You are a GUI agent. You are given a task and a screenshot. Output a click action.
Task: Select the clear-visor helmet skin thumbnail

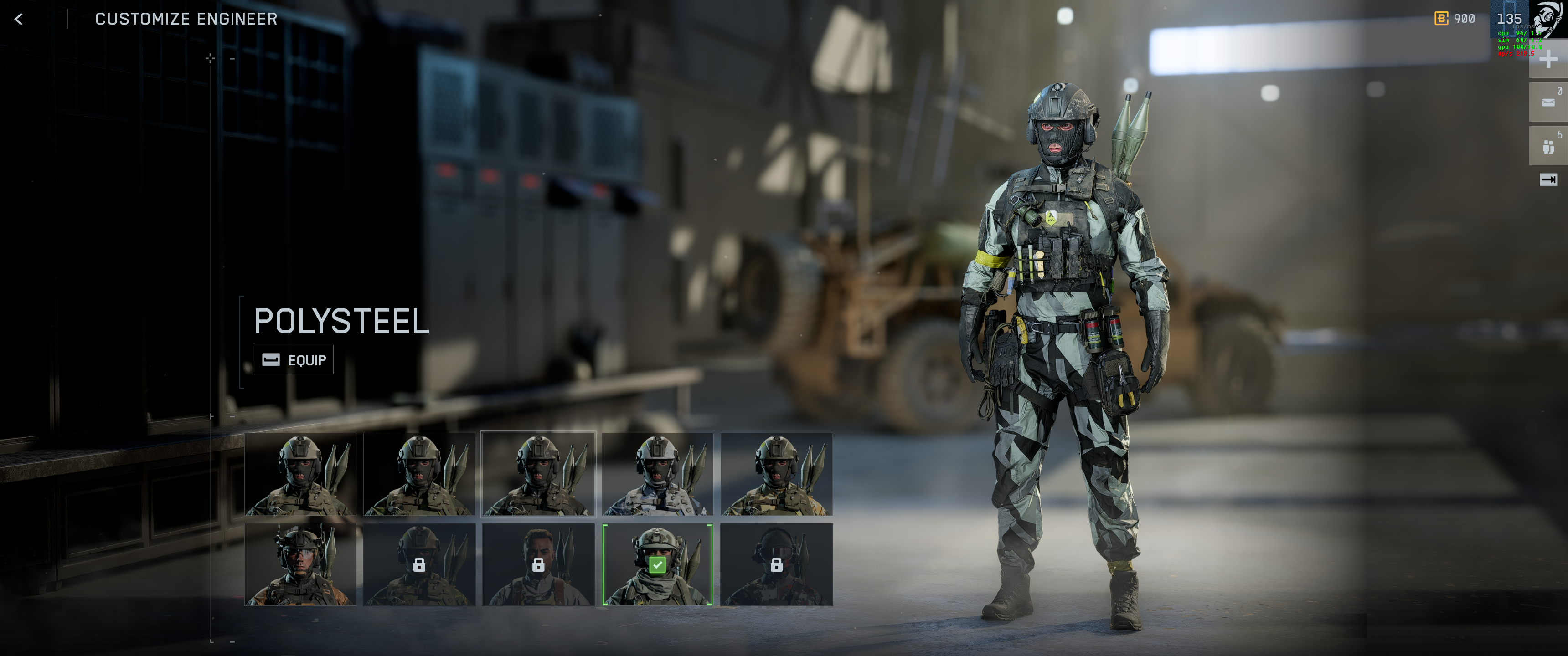[300, 564]
